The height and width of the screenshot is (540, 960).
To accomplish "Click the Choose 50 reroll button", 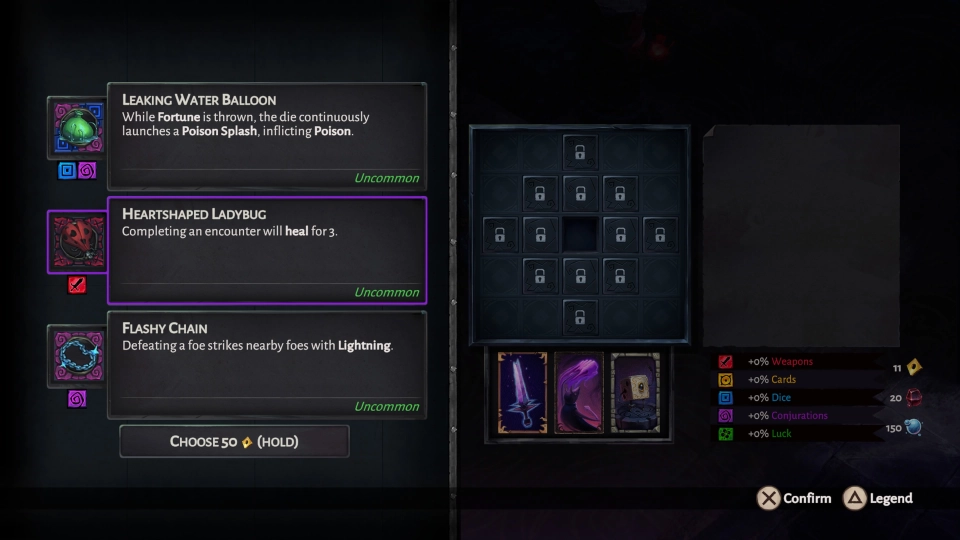I will point(234,441).
